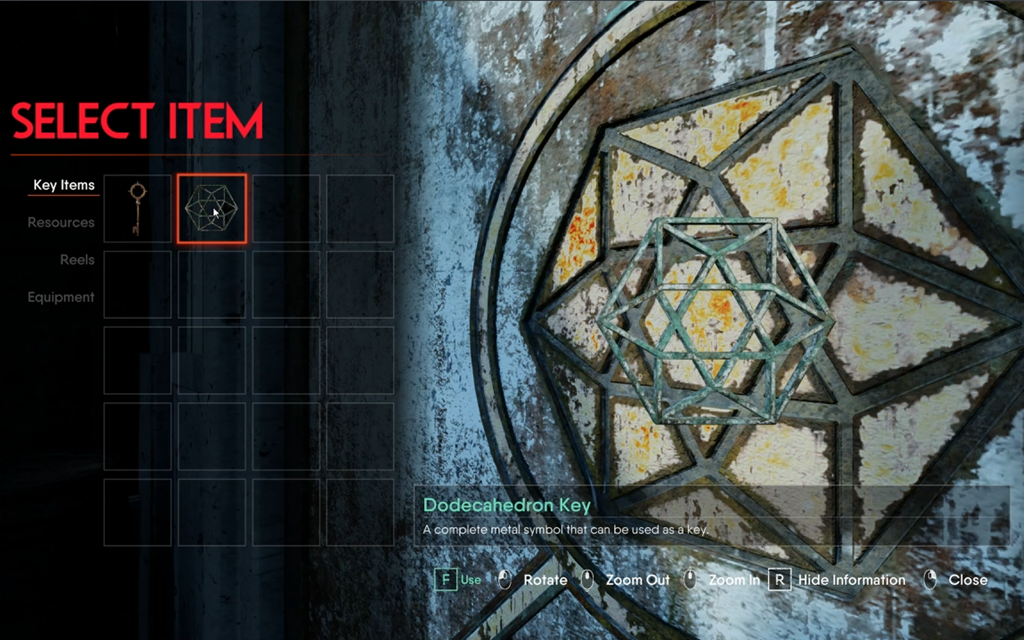Open the Resources category
This screenshot has height=640, width=1024.
[x=61, y=223]
